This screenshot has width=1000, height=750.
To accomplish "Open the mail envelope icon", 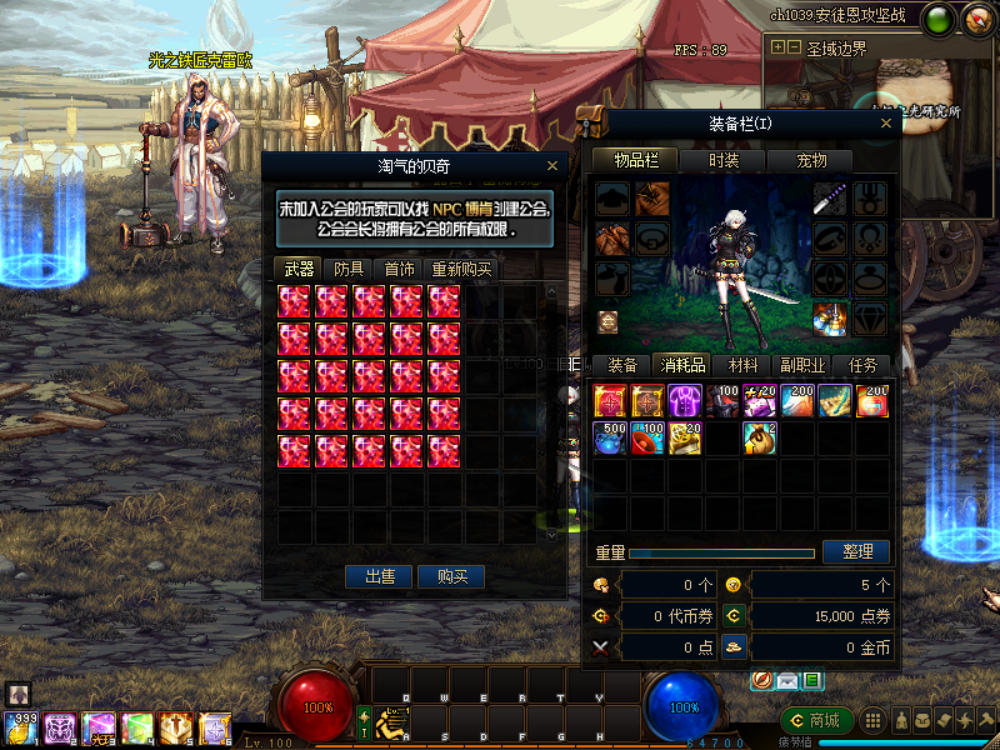I will coord(787,681).
